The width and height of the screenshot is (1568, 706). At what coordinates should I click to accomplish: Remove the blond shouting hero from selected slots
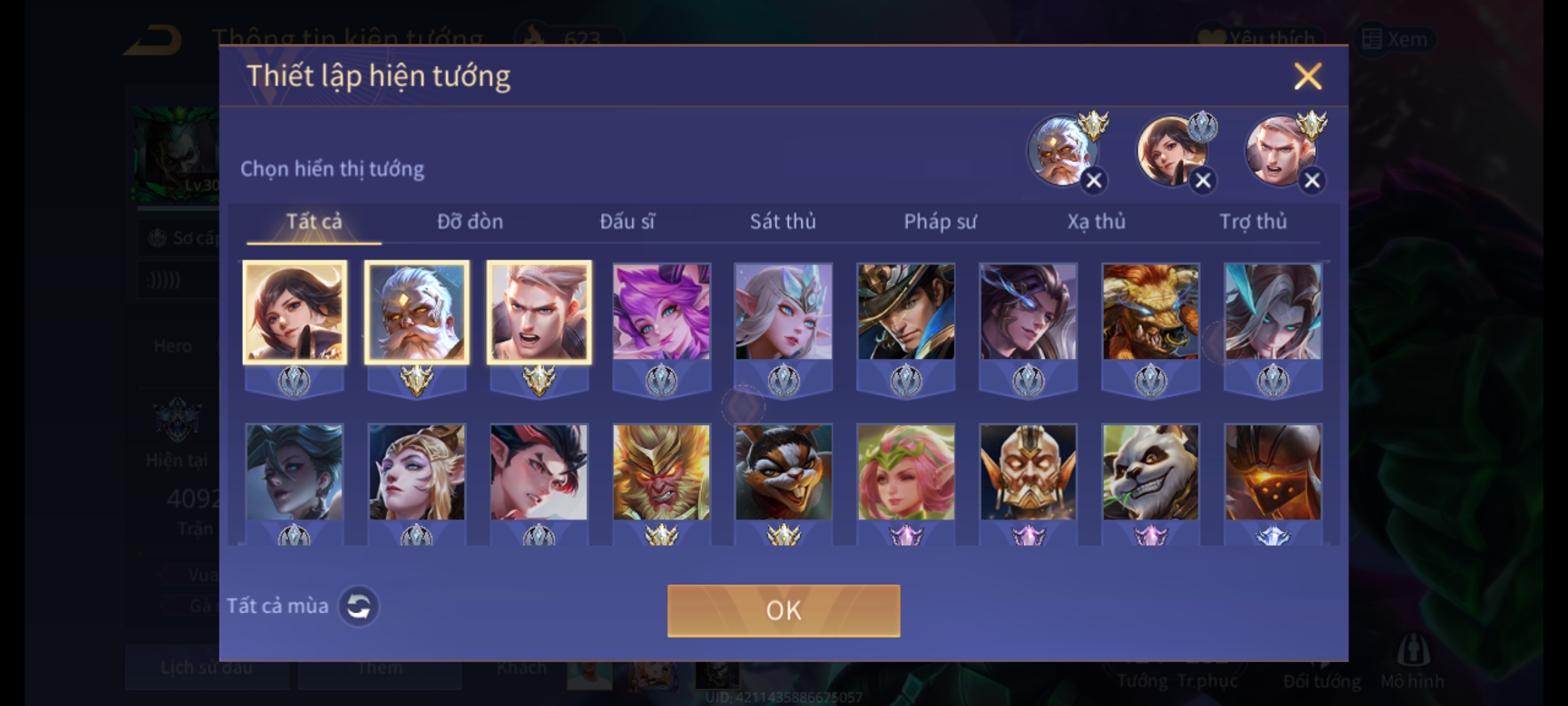[x=1312, y=180]
